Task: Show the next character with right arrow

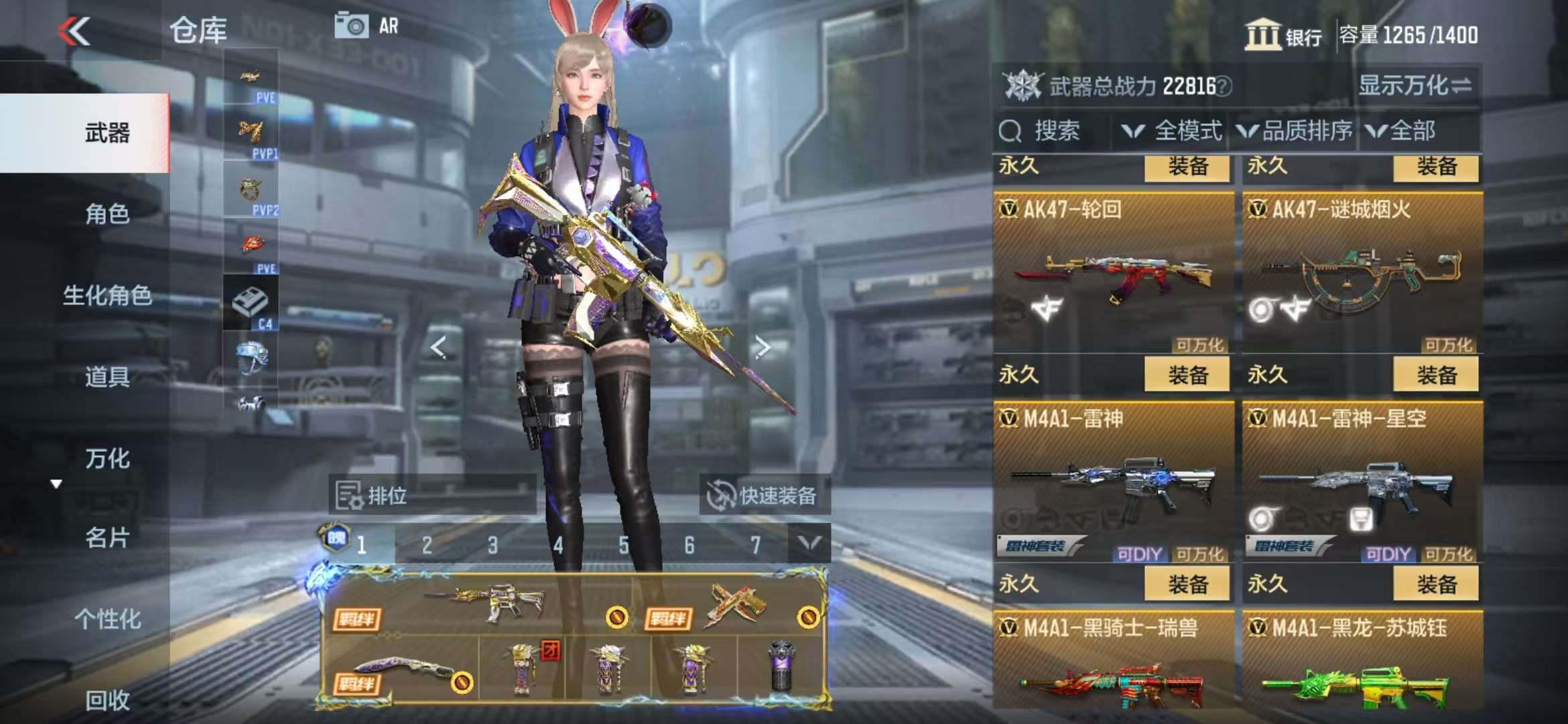Action: tap(762, 347)
